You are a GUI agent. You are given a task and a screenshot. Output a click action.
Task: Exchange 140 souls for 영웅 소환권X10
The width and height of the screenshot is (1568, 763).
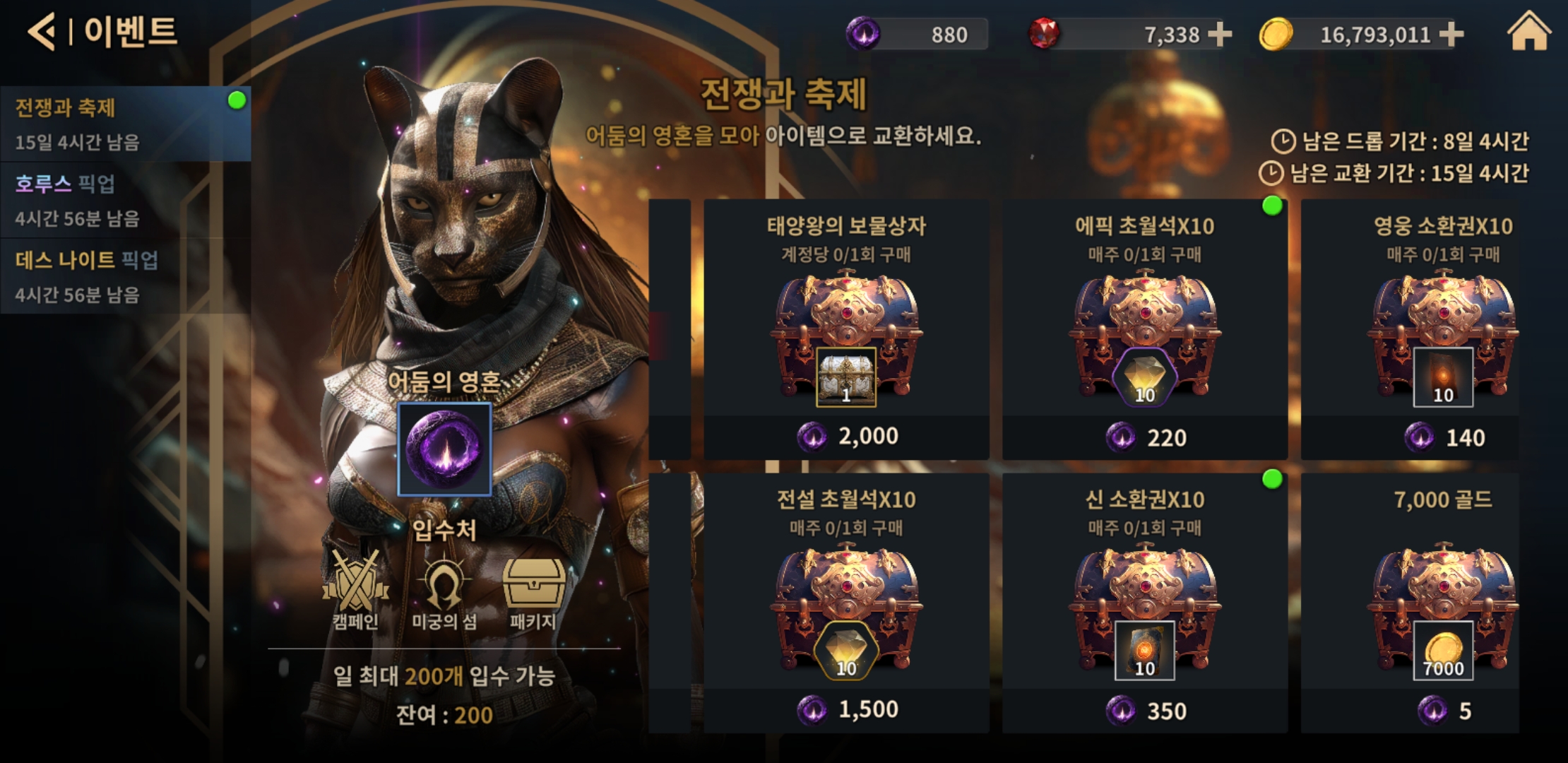coord(1444,438)
